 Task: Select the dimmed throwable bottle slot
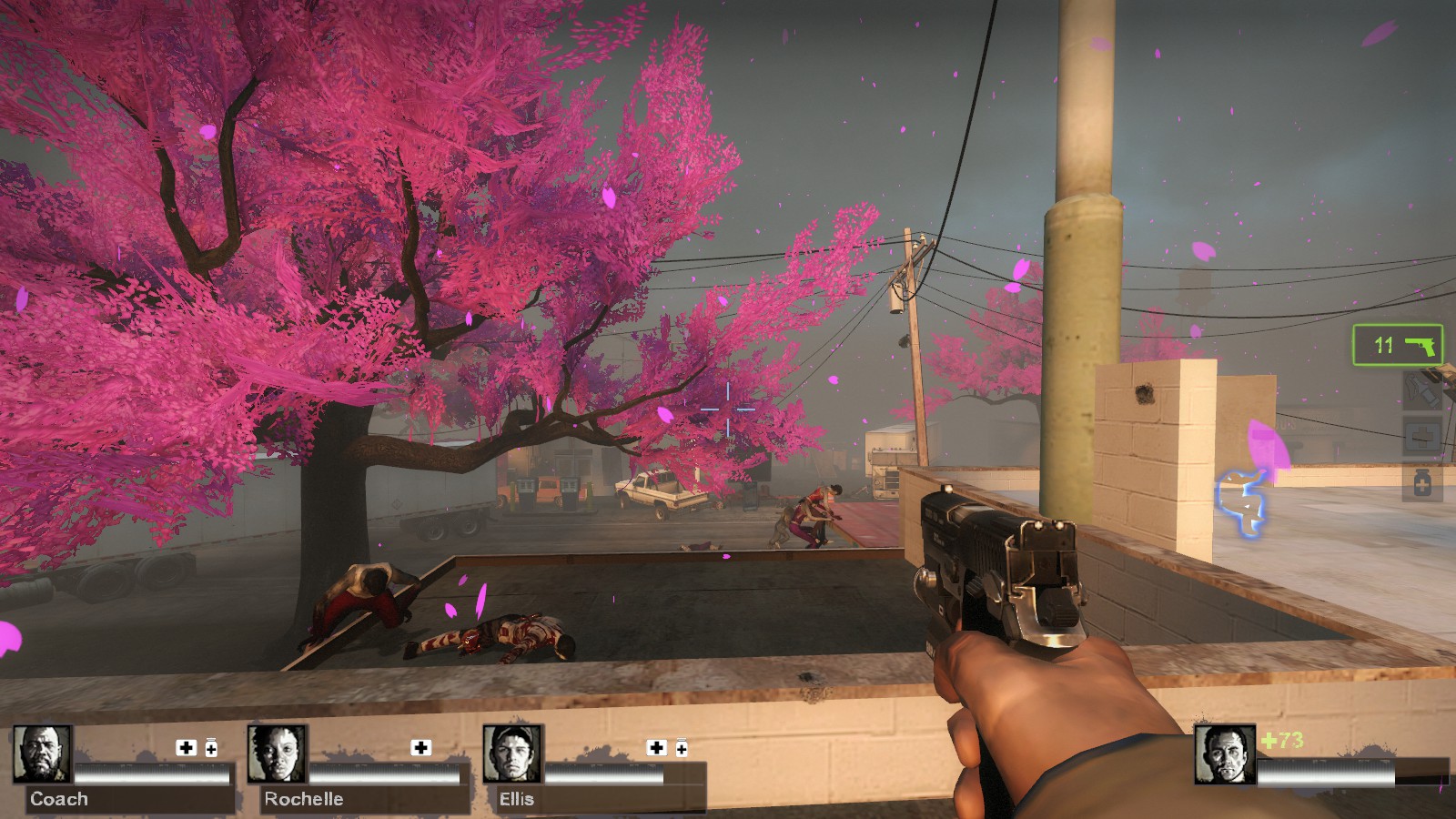[1421, 391]
